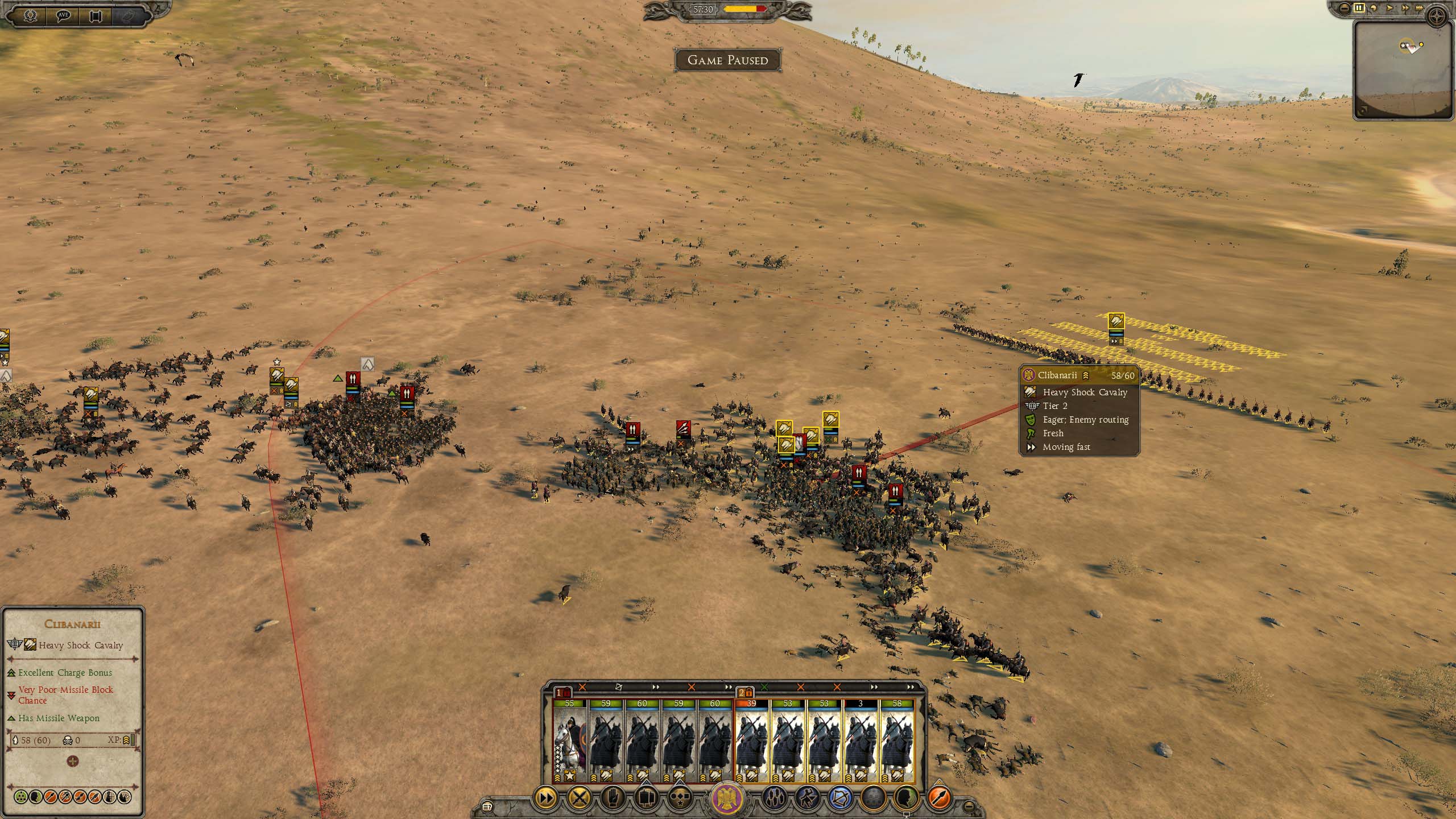Click the orange spear ability button
The width and height of the screenshot is (1456, 819).
click(x=940, y=798)
